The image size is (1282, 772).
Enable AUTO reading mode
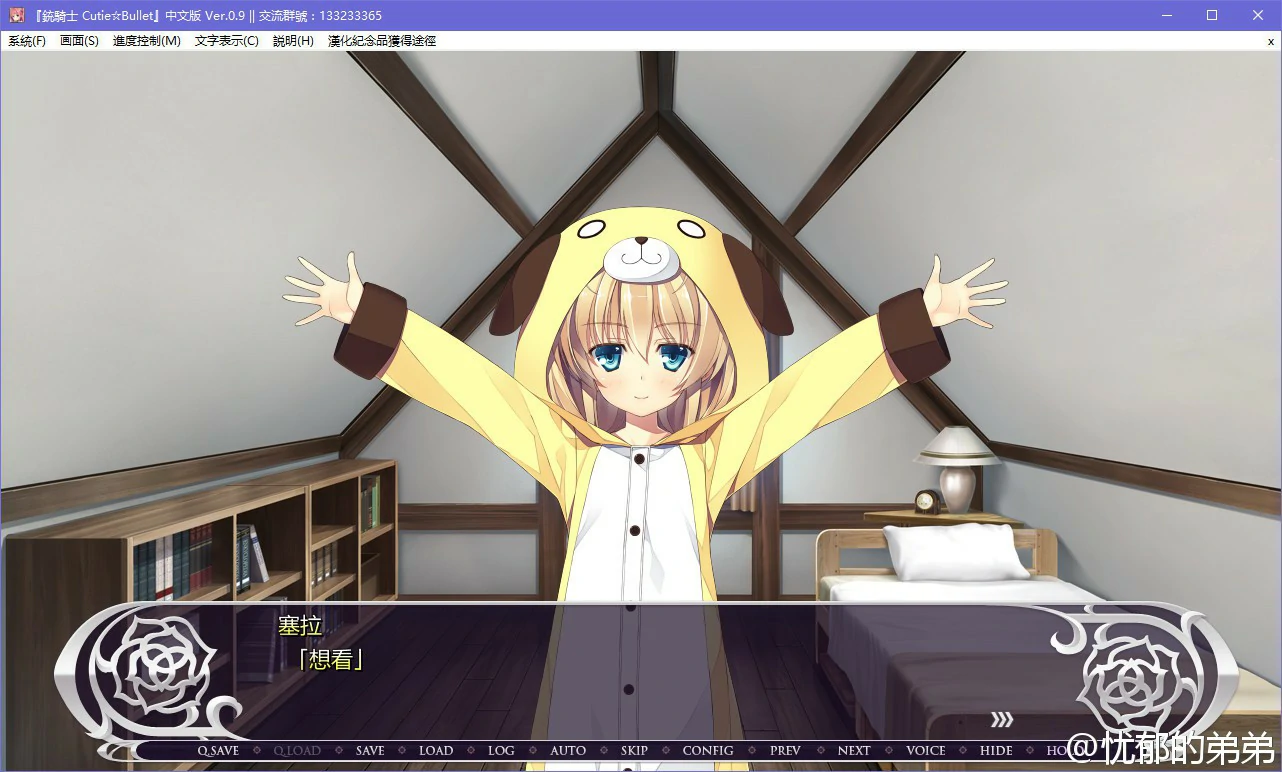[x=567, y=750]
